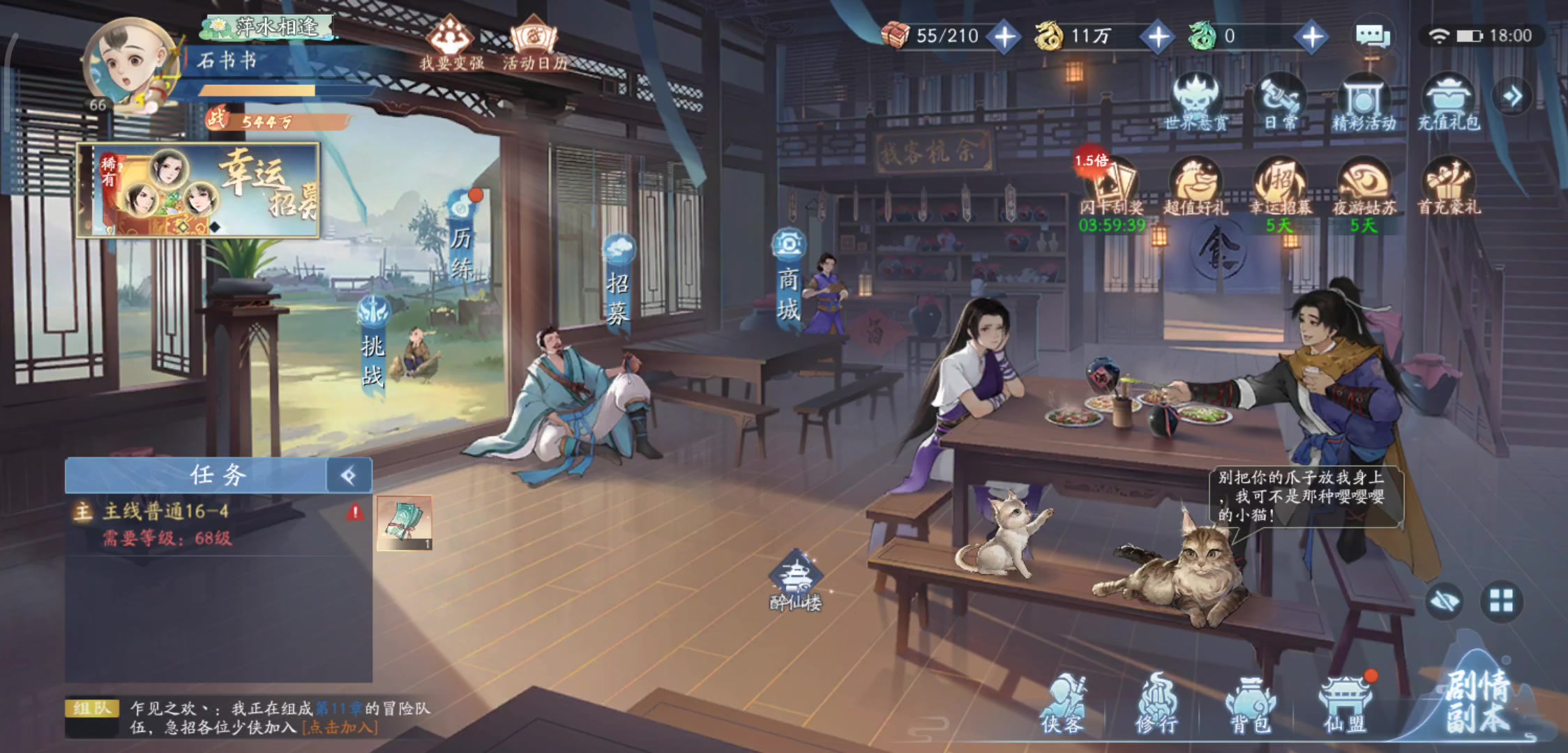
Task: Open the 日常 daily activities
Action: 1281,102
